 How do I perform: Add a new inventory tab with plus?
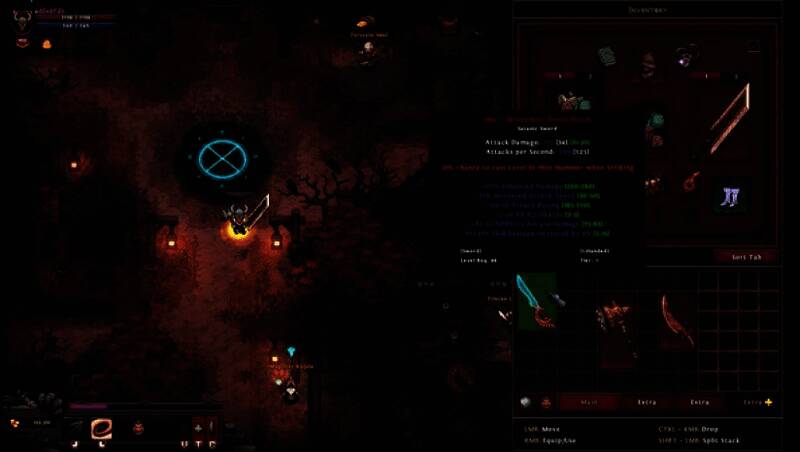click(768, 402)
